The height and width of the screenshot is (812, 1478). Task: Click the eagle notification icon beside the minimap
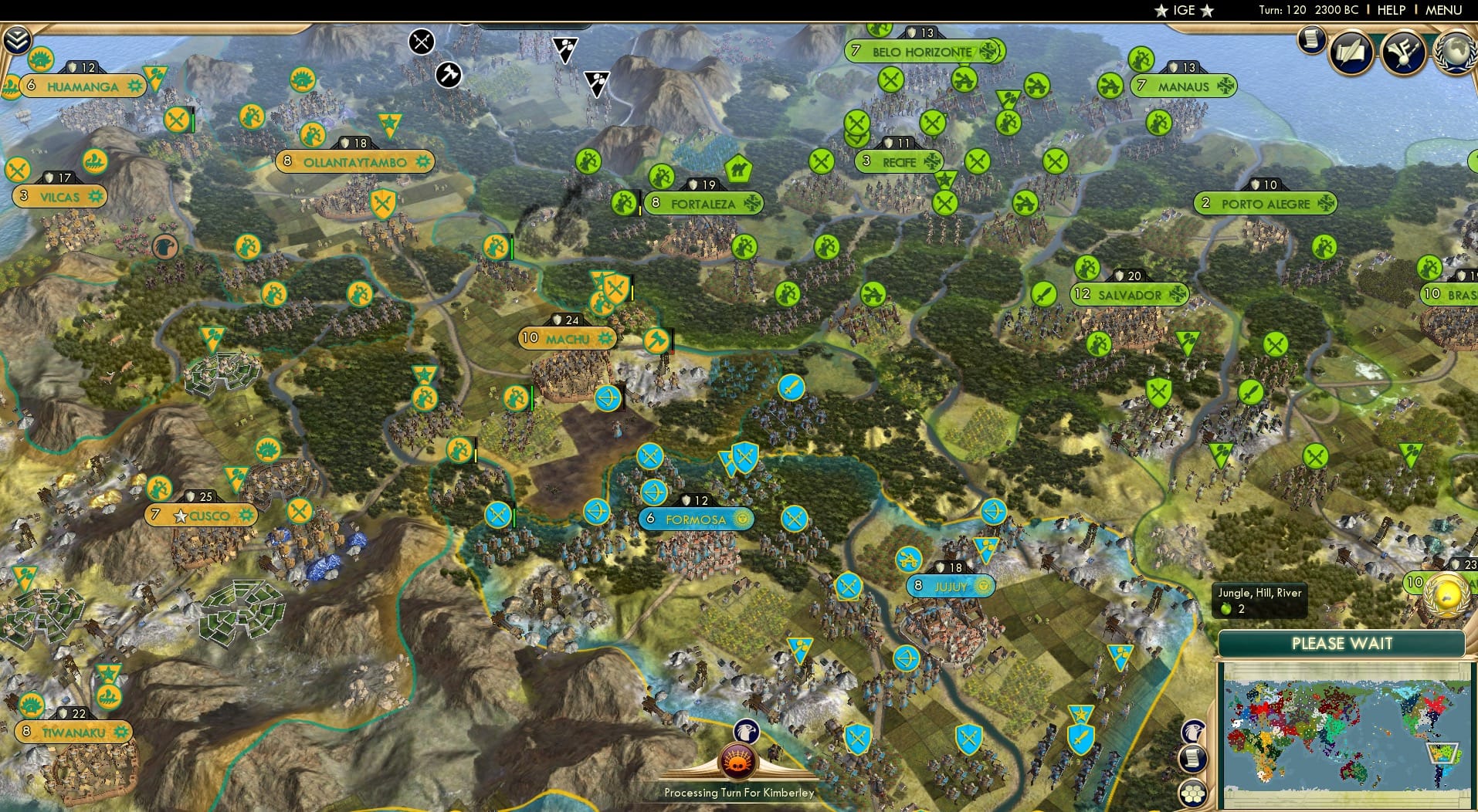coord(1193,731)
